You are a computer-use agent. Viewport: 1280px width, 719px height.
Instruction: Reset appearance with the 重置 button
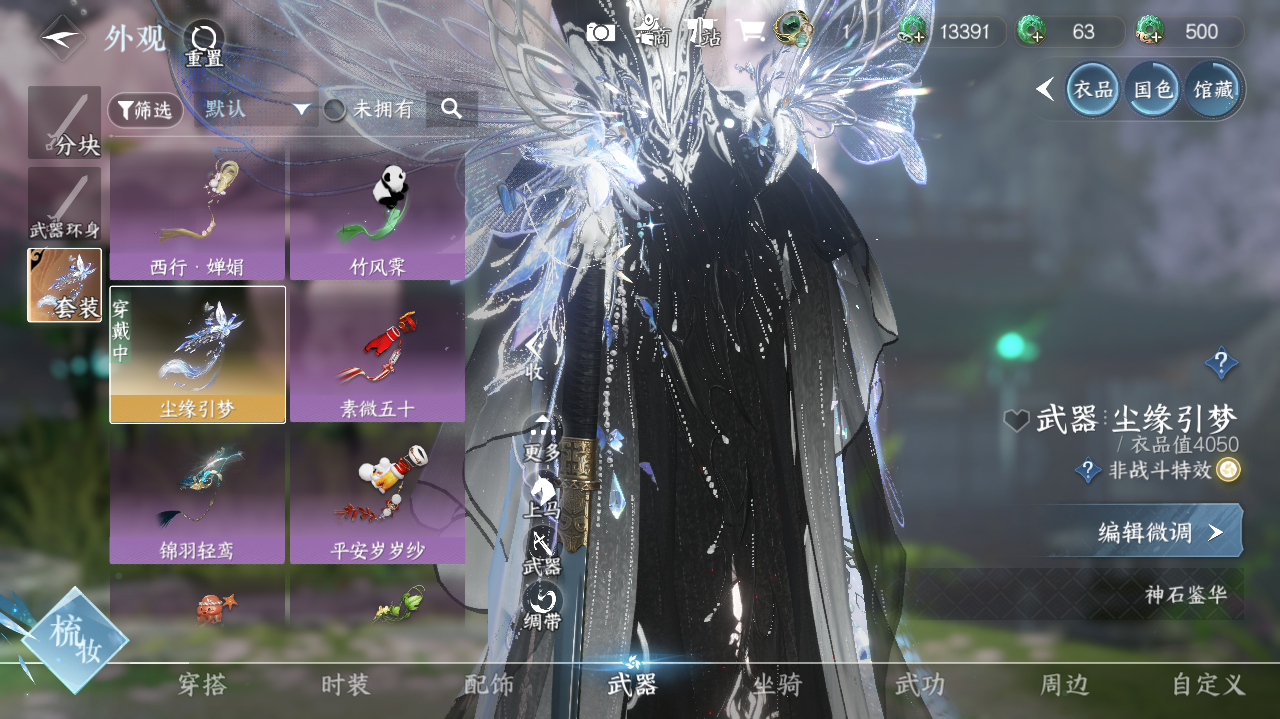203,43
